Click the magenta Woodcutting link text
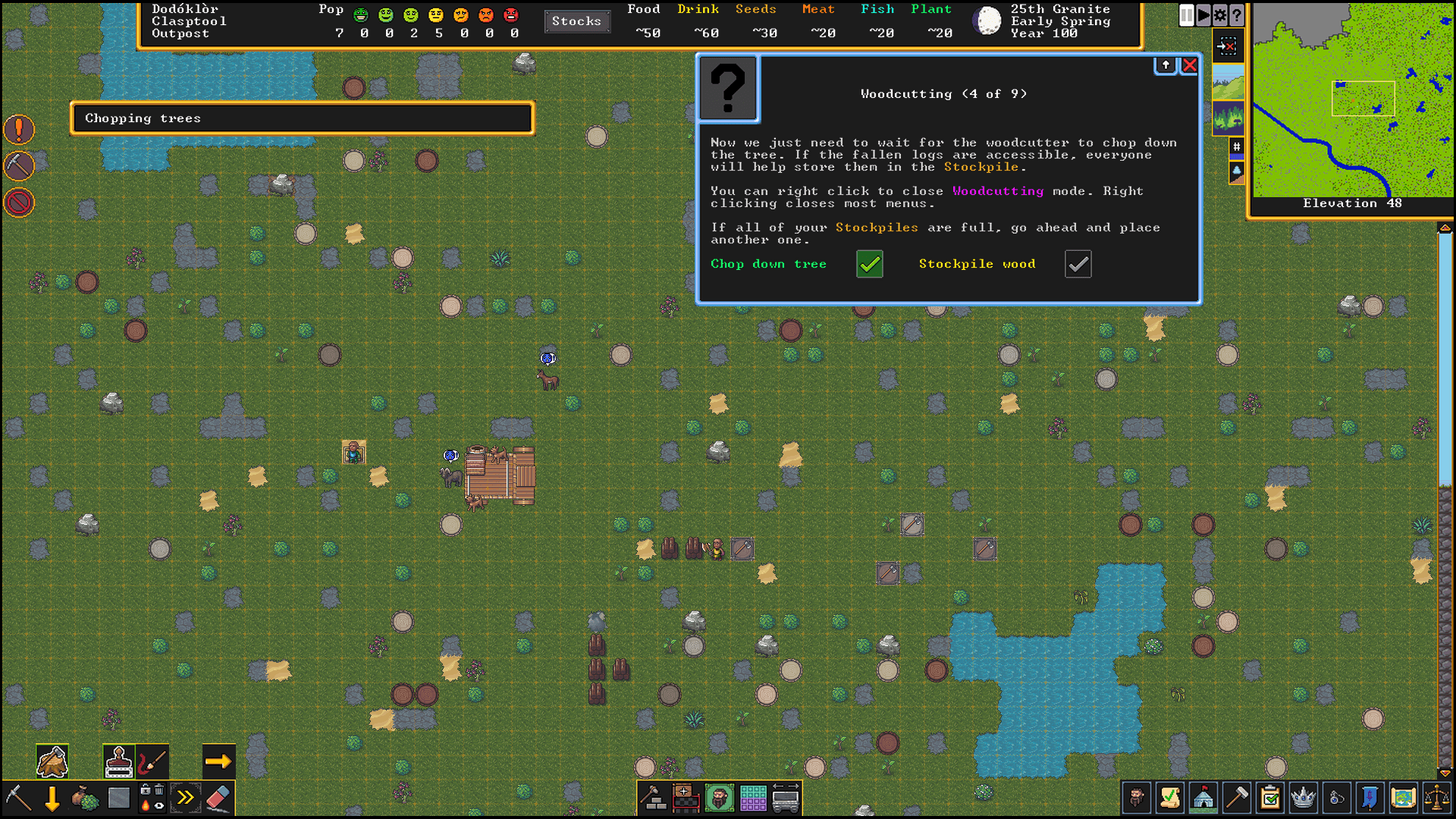 click(x=998, y=191)
